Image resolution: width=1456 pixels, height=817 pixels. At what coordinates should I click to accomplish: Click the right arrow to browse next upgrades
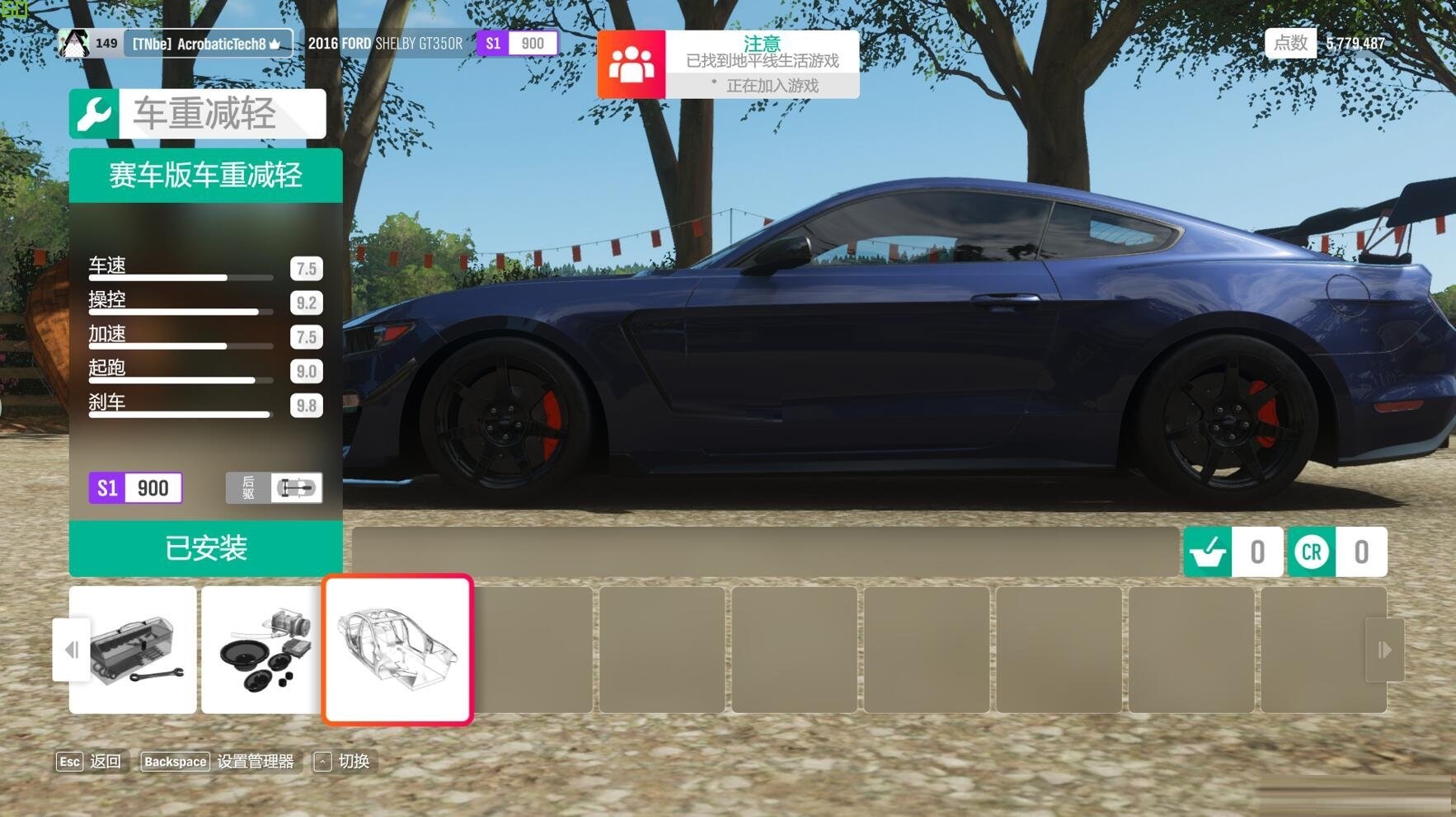1384,650
